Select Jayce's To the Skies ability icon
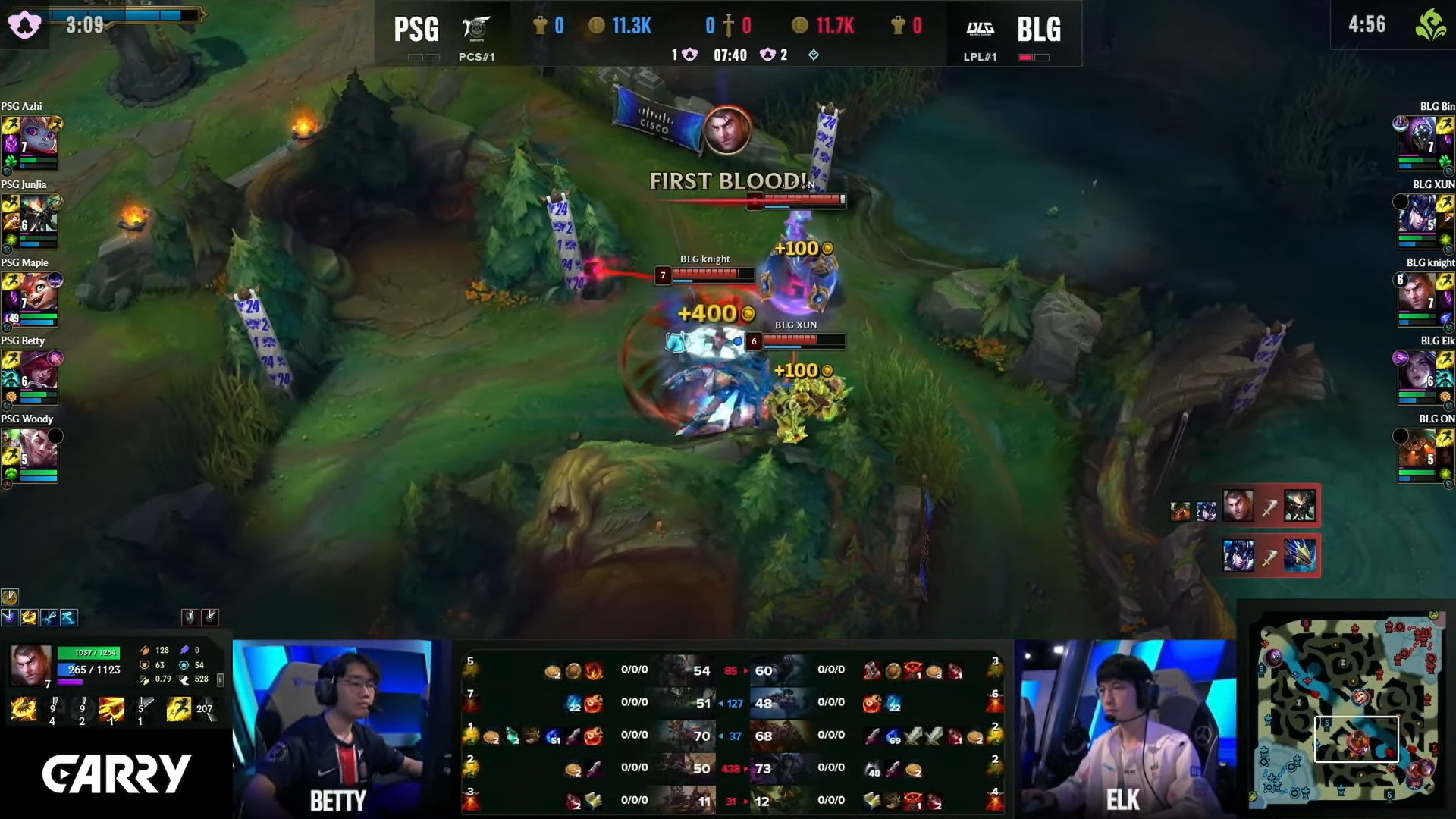 coord(24,709)
